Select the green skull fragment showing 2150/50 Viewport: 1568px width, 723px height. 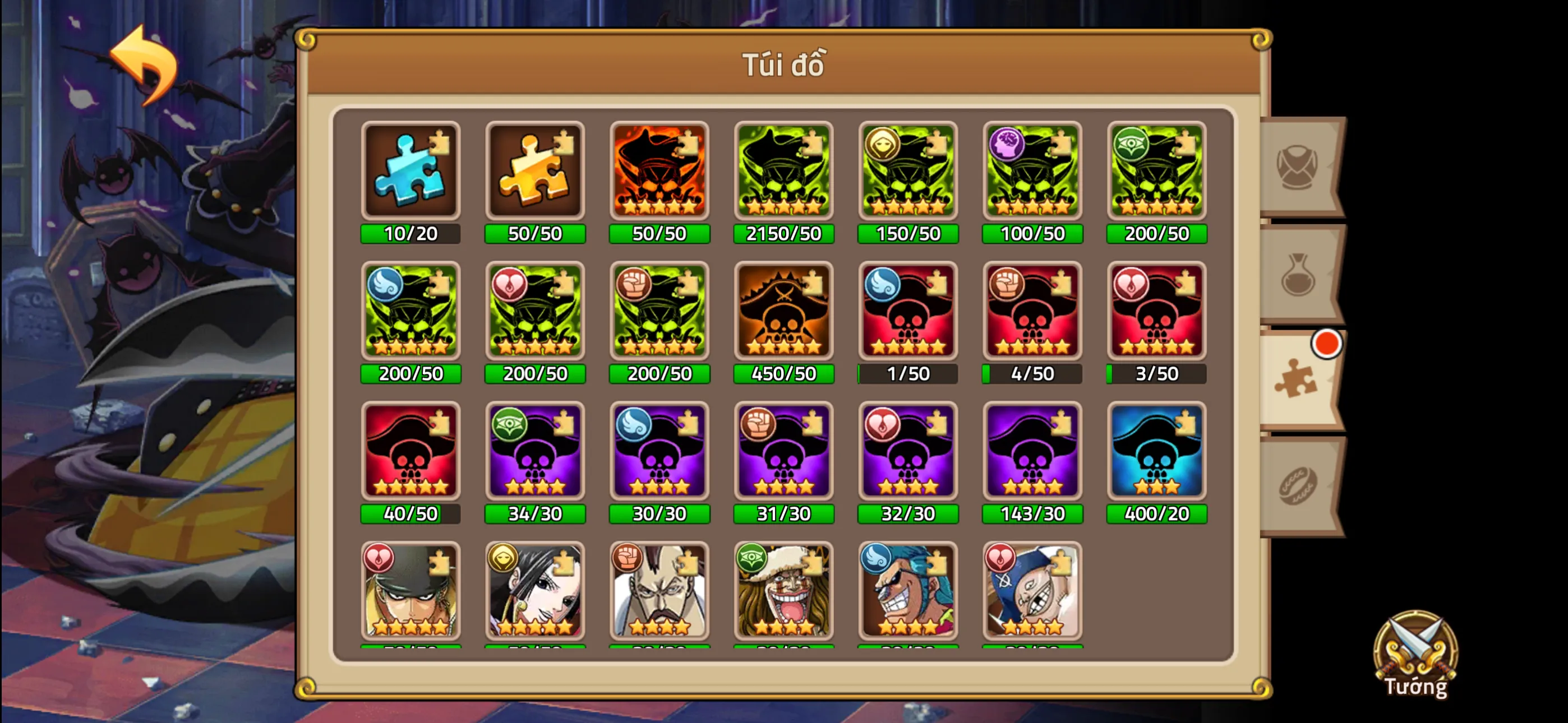pos(783,171)
